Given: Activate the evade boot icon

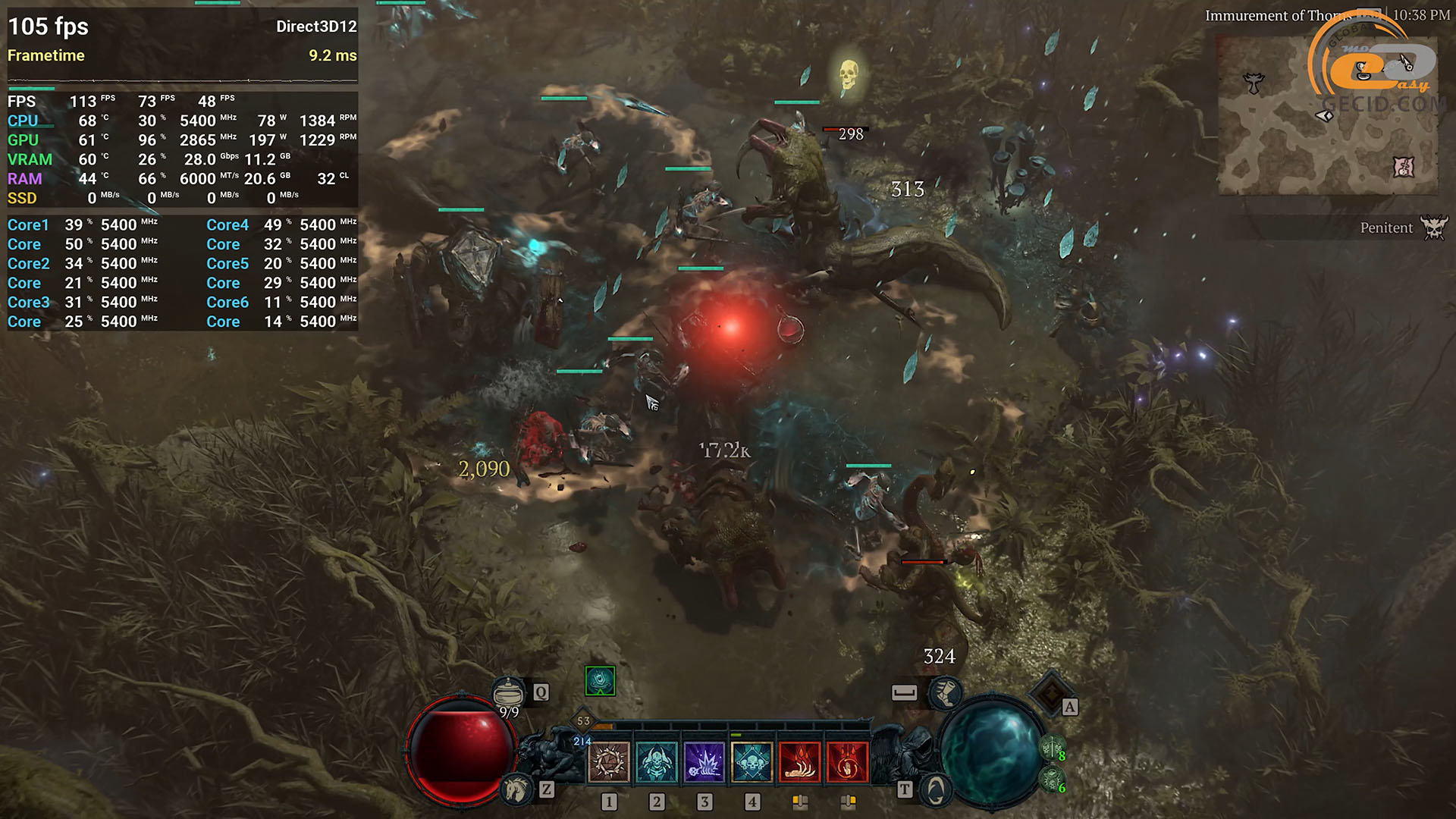Looking at the screenshot, I should point(946,692).
